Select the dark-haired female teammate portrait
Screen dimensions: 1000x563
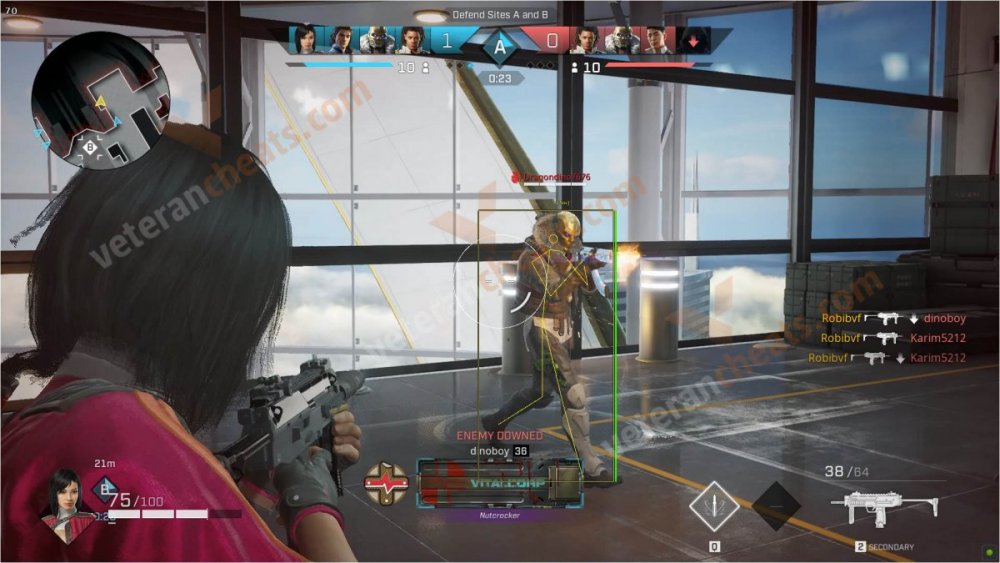pyautogui.click(x=305, y=40)
